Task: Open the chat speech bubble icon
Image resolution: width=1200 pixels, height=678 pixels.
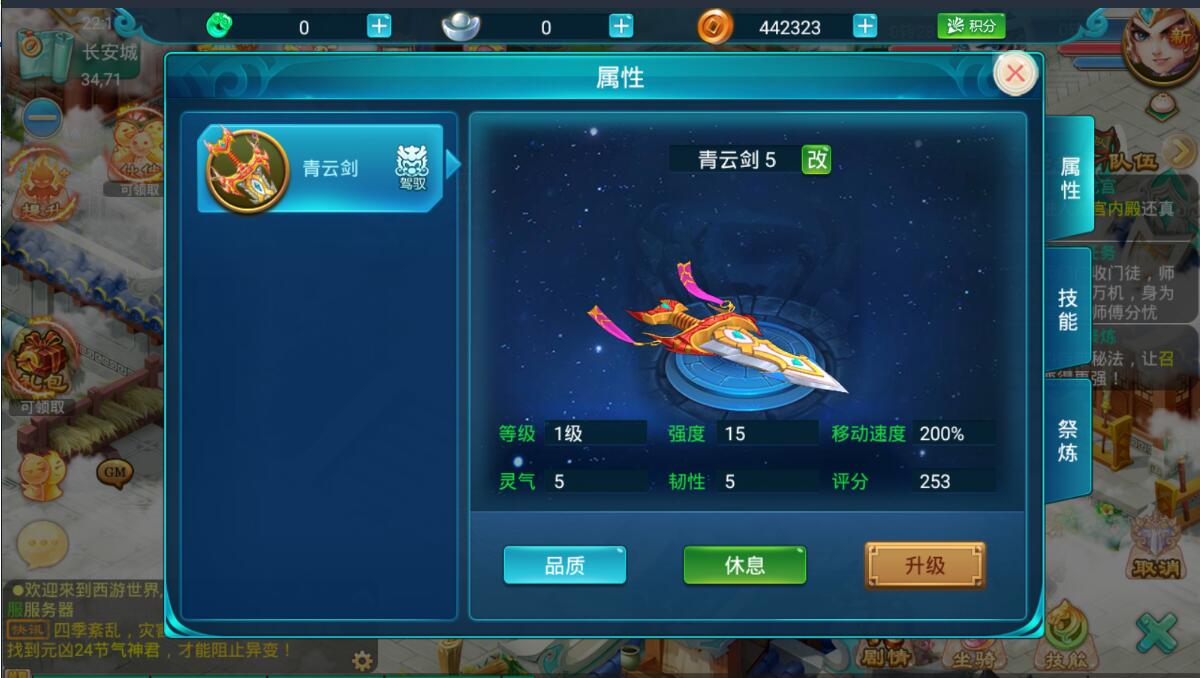Action: [42, 545]
